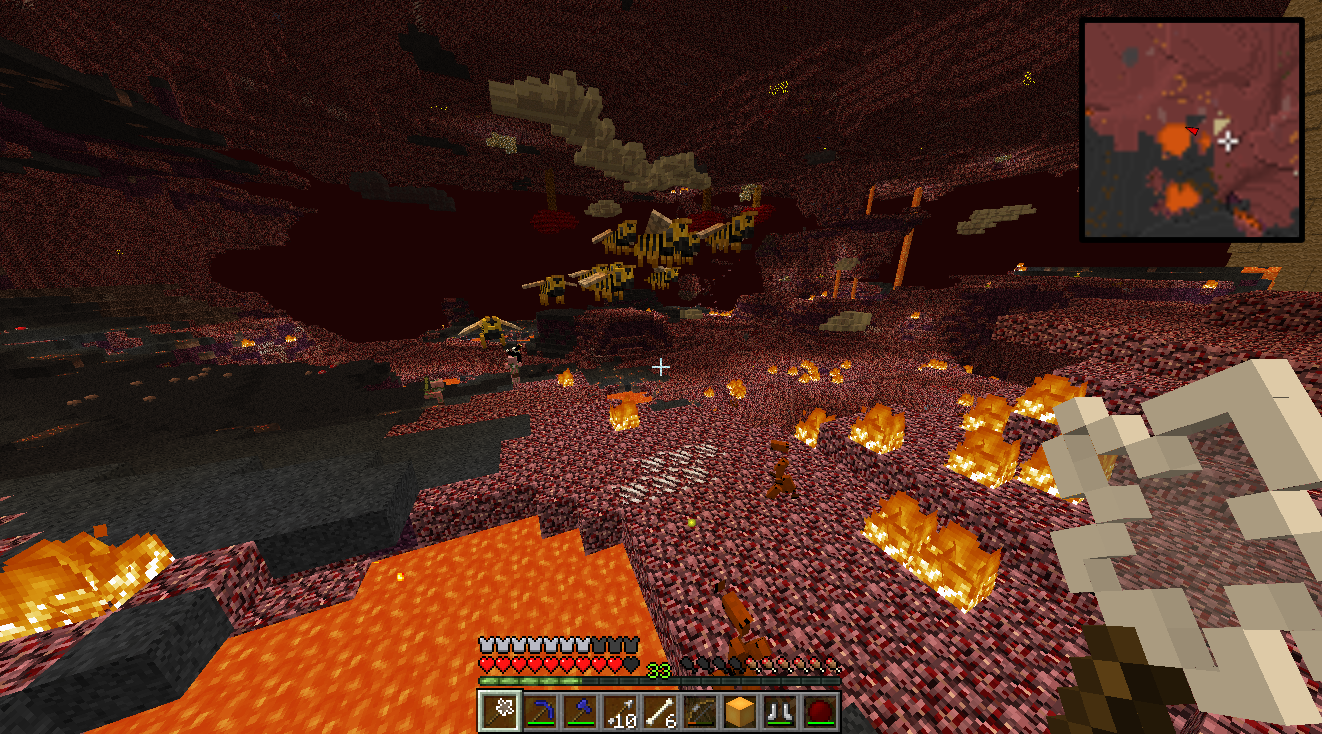Pick the bone stack of 6
This screenshot has height=734, width=1322.
660,711
